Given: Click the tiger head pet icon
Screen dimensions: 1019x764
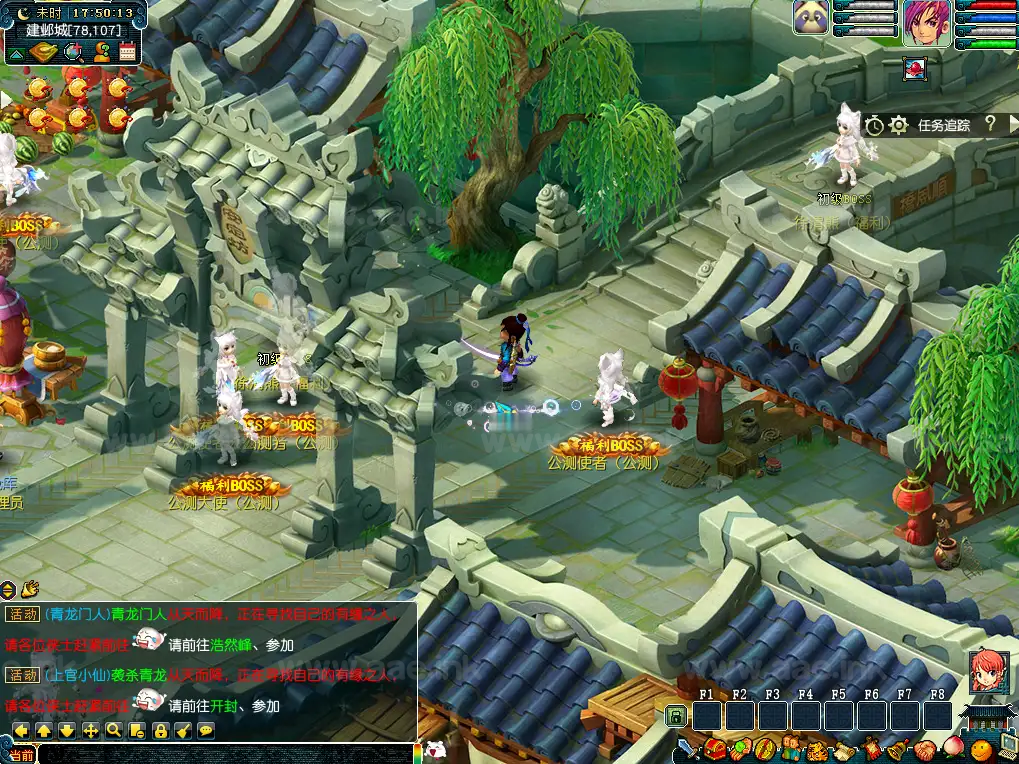Looking at the screenshot, I should [x=818, y=749].
